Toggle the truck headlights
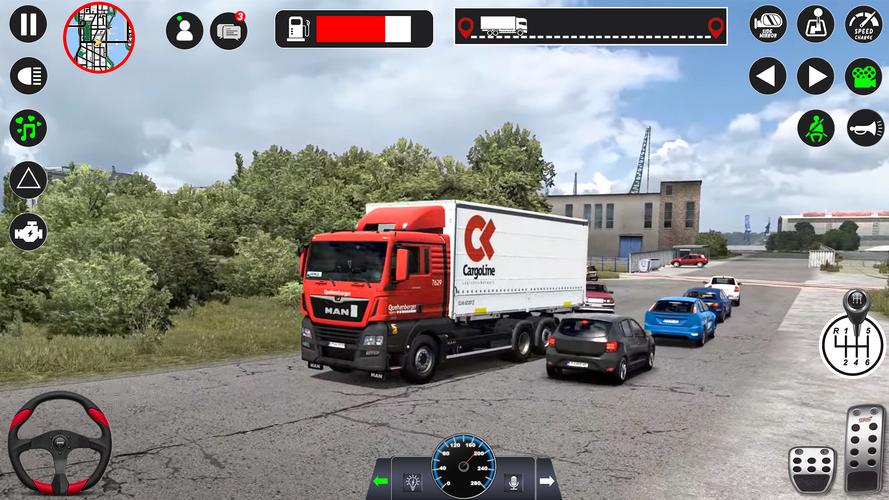 [28, 76]
